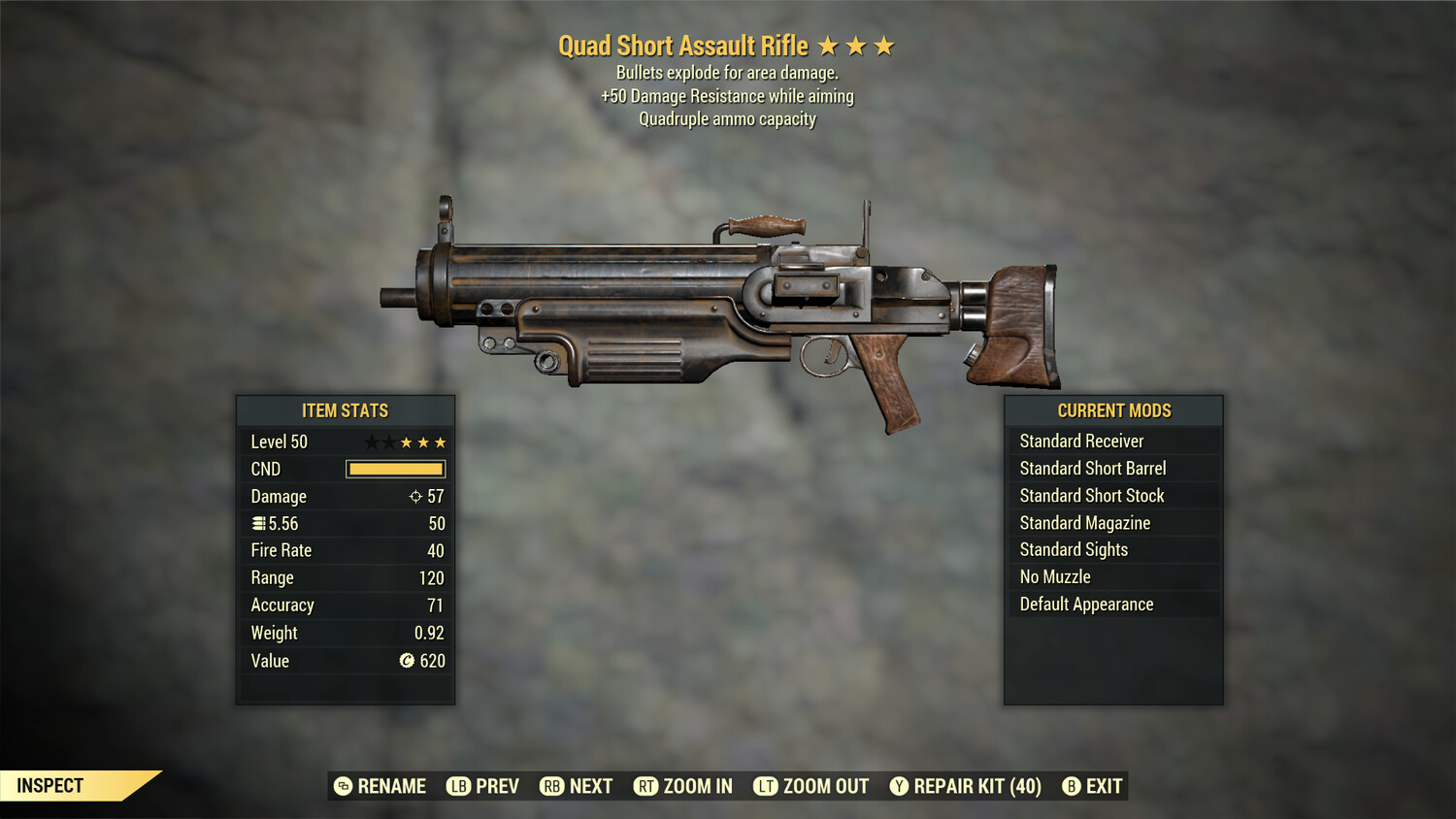Click the ammo icon next to 5.56
Image resolution: width=1456 pixels, height=819 pixels.
[x=257, y=523]
